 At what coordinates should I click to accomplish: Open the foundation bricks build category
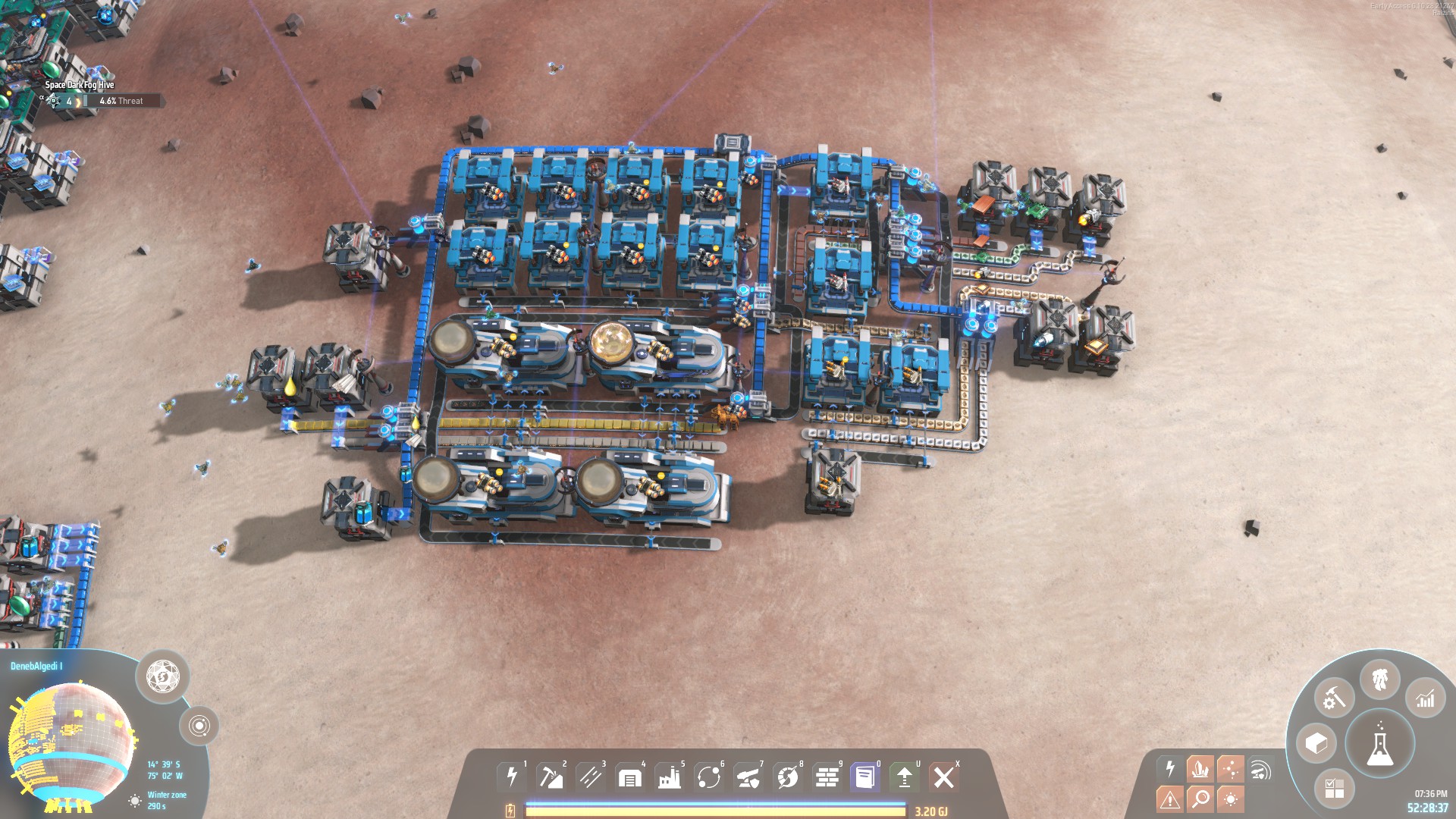click(827, 777)
